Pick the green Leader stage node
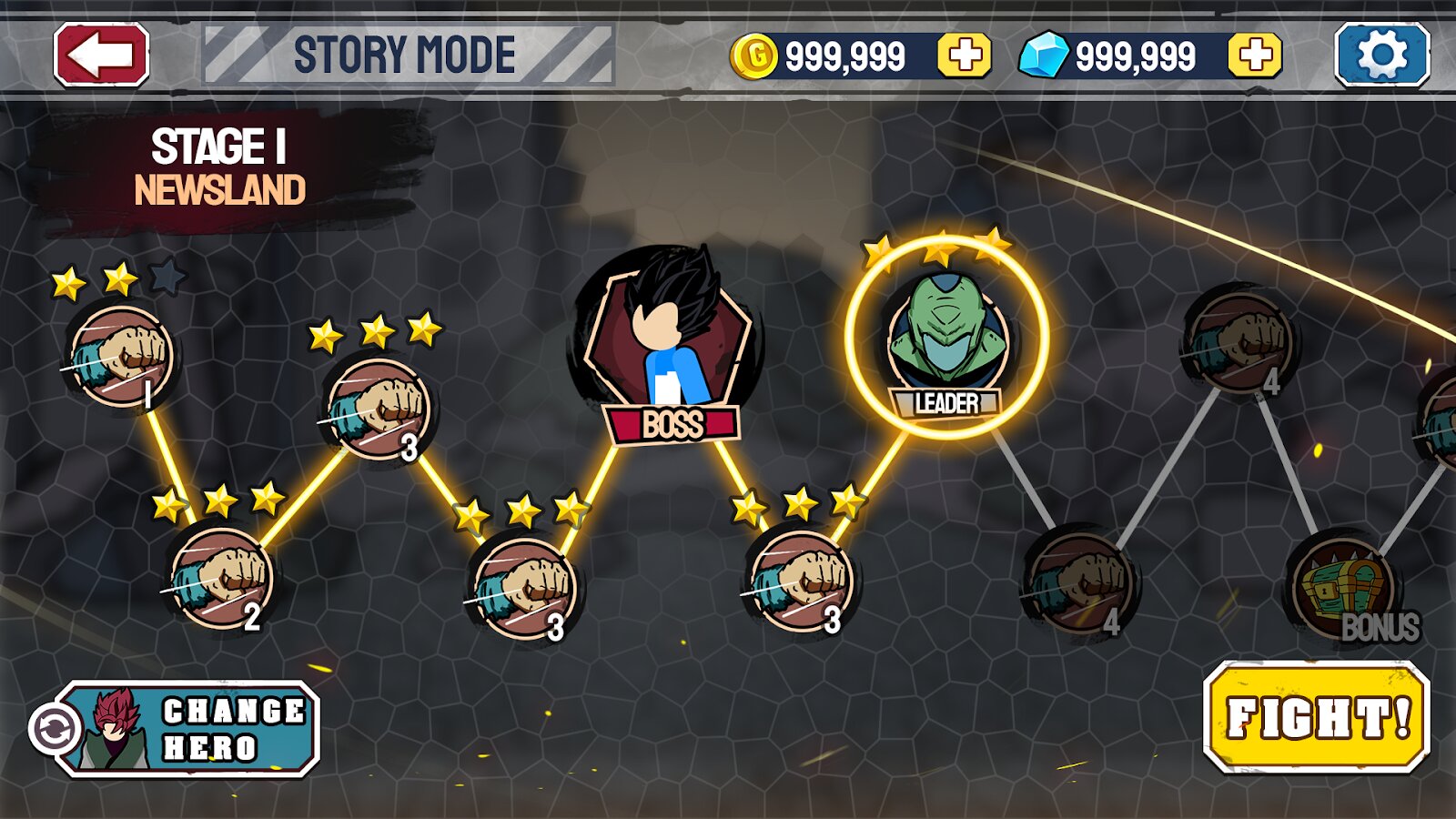 tap(946, 337)
